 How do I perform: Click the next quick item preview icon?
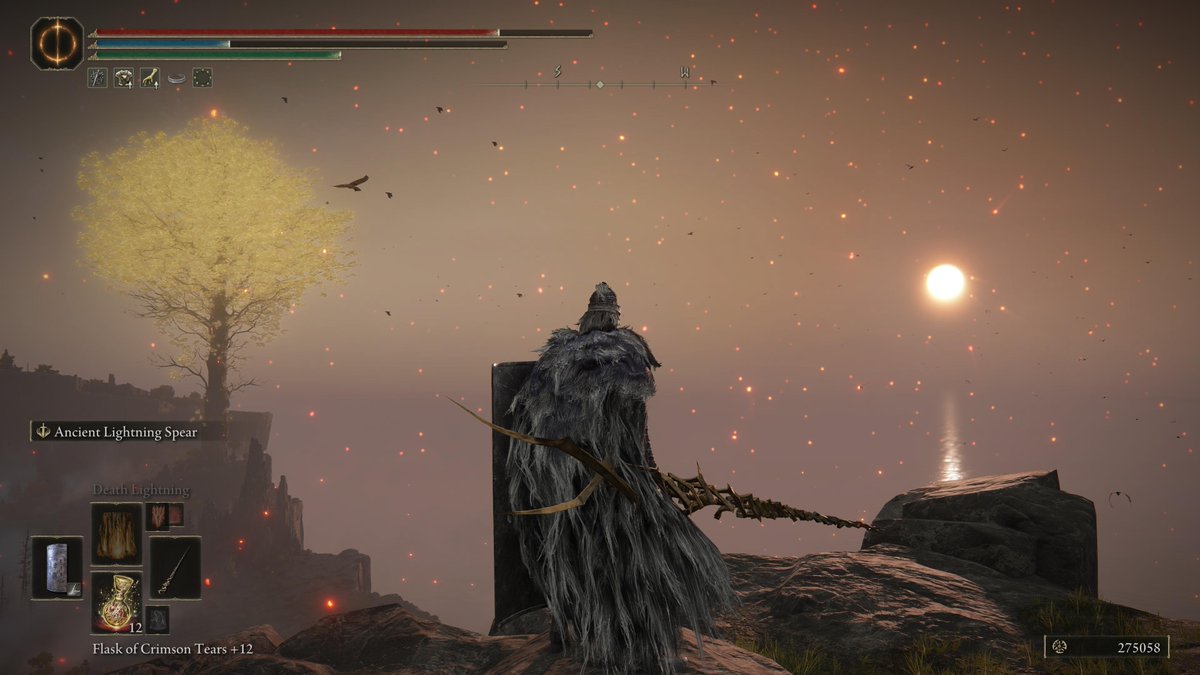point(157,618)
